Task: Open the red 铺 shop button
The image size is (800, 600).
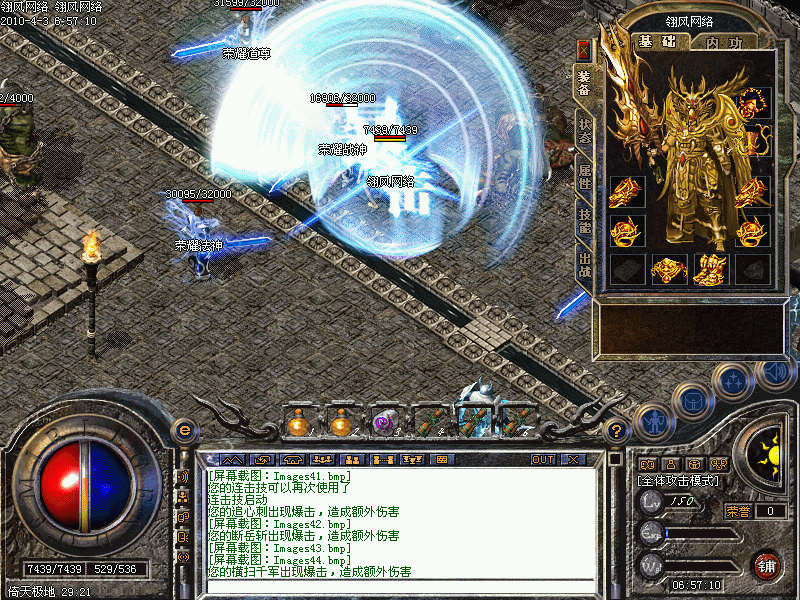Action: click(766, 564)
